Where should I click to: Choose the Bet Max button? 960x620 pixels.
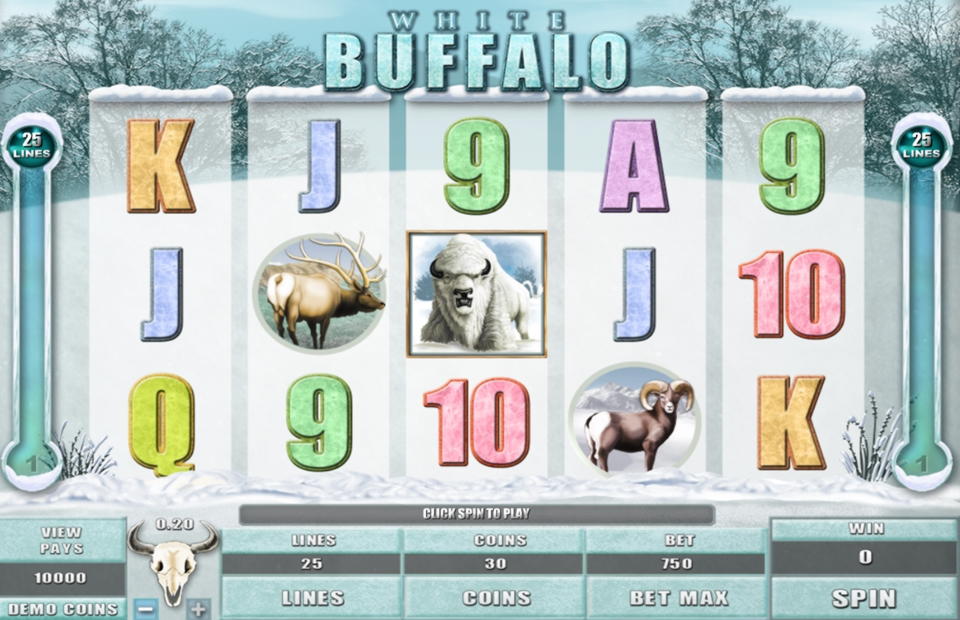point(677,598)
